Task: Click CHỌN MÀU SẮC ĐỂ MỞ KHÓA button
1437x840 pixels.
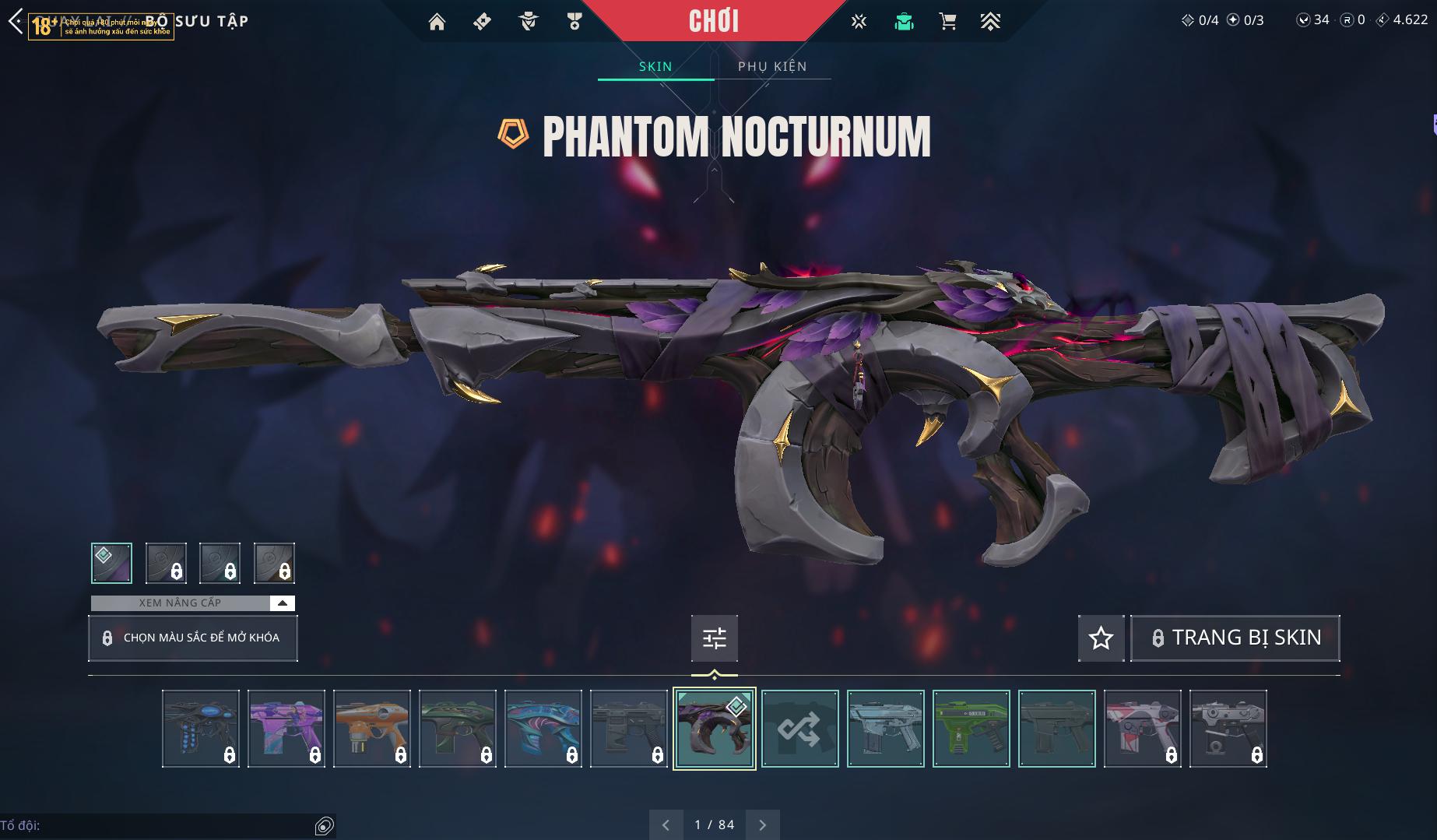Action: 193,638
